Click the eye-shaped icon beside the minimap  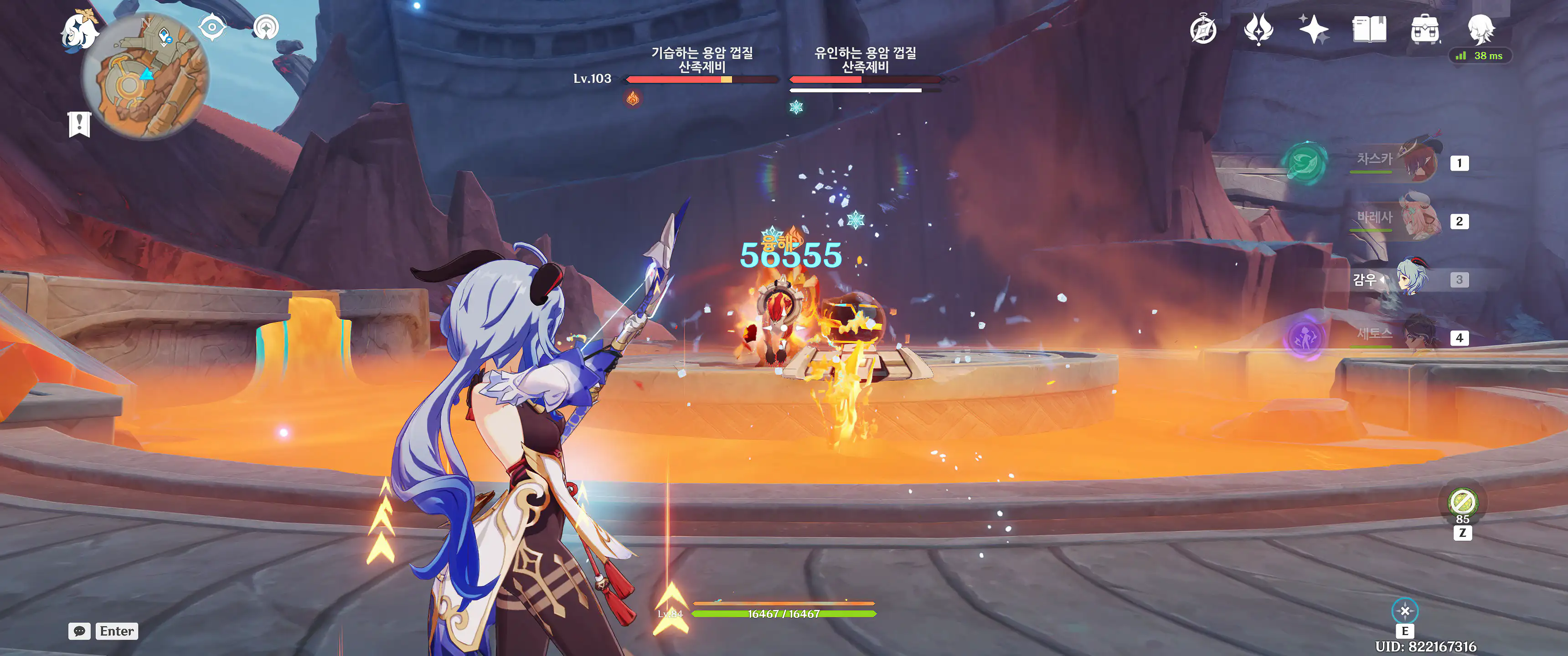(212, 27)
